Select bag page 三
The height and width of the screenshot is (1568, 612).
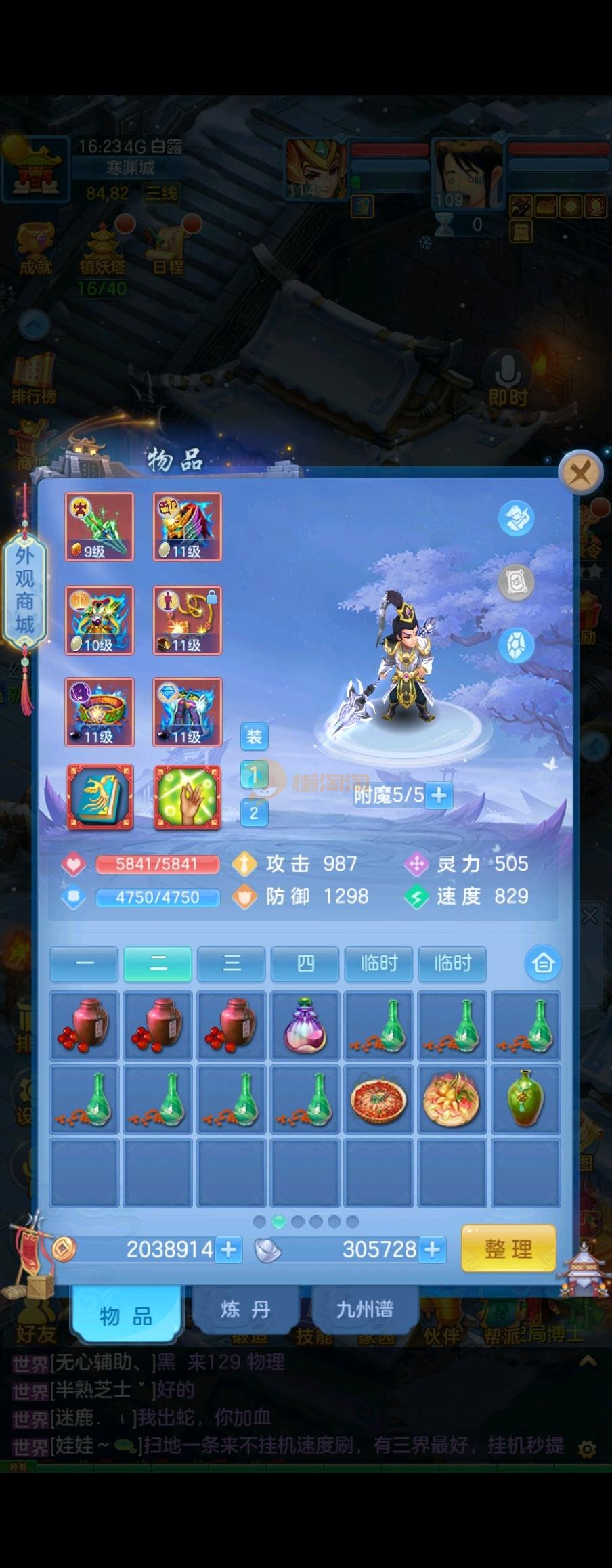point(232,963)
